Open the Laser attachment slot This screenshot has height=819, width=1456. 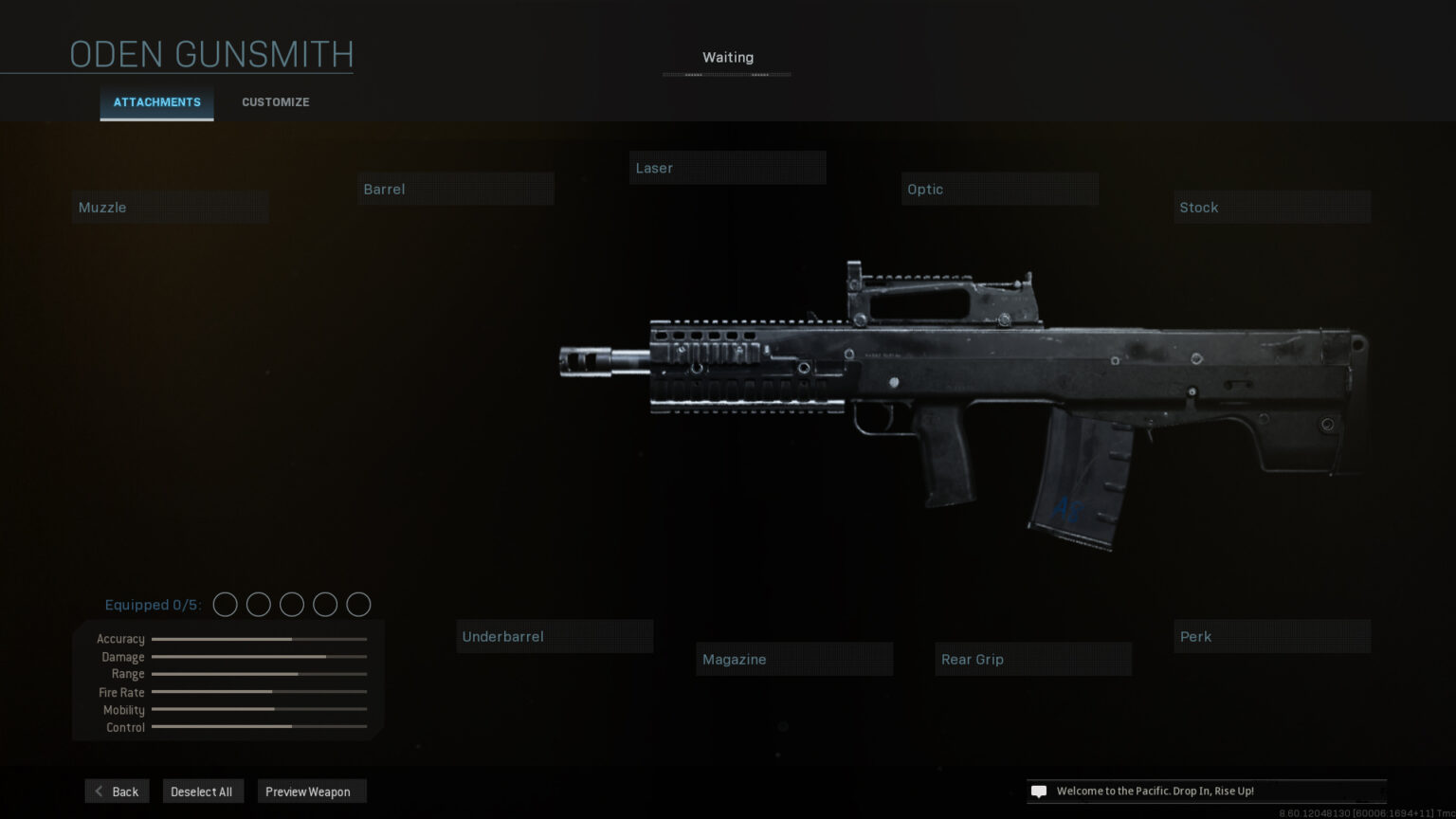coord(727,169)
